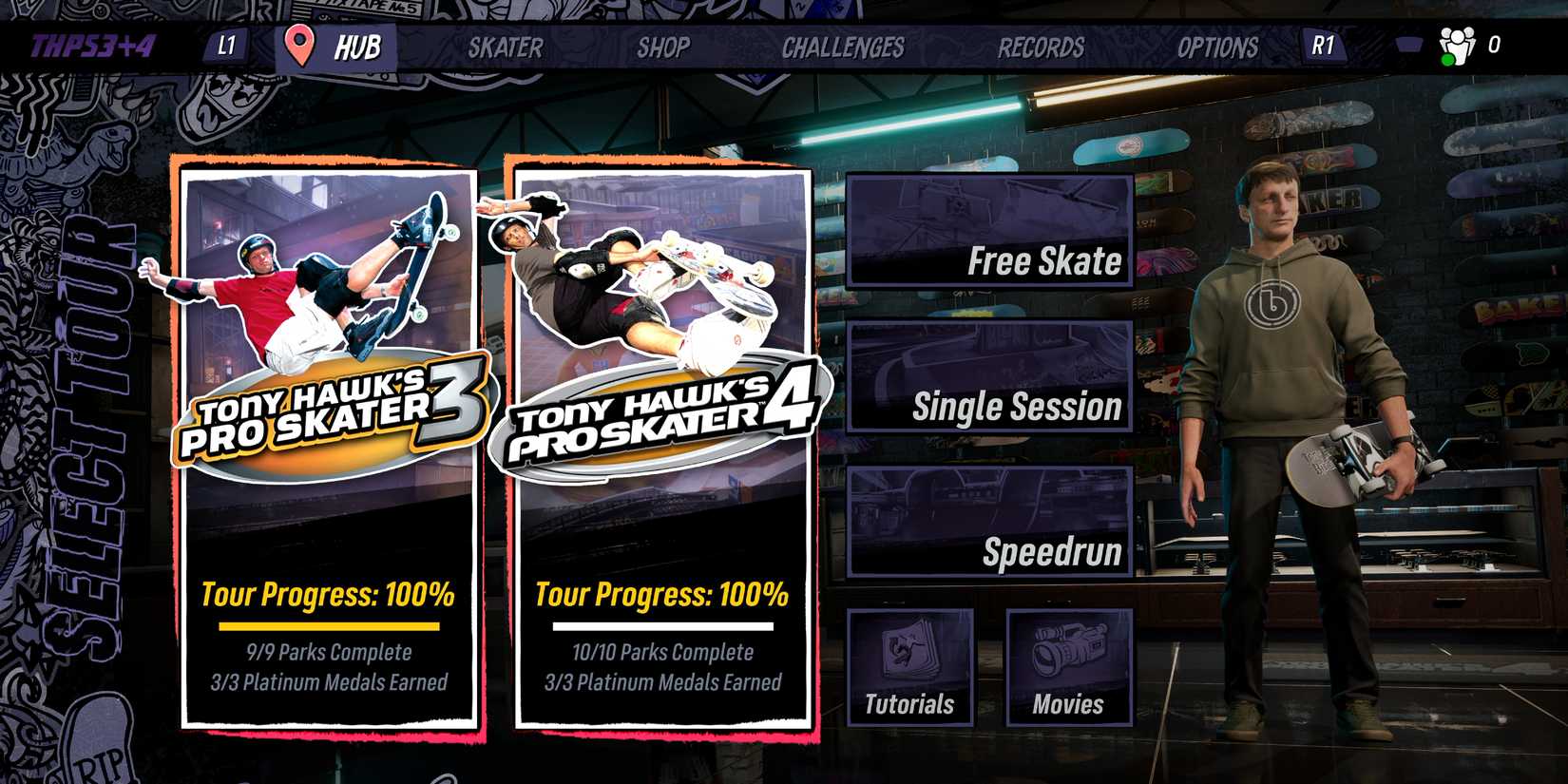Click the HUB location pin icon

click(x=299, y=45)
